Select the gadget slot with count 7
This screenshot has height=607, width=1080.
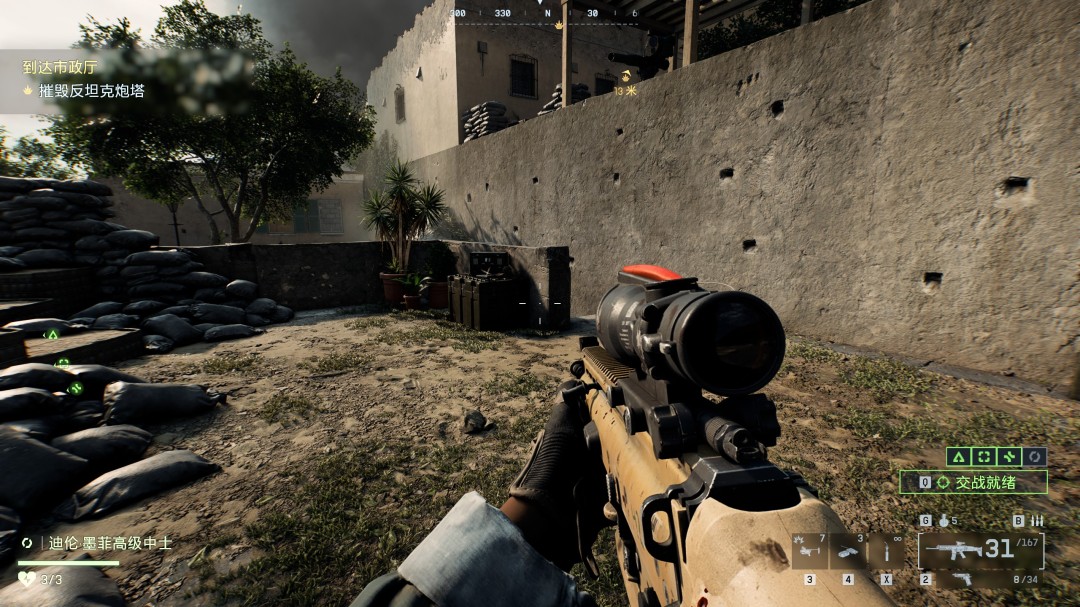tap(810, 552)
